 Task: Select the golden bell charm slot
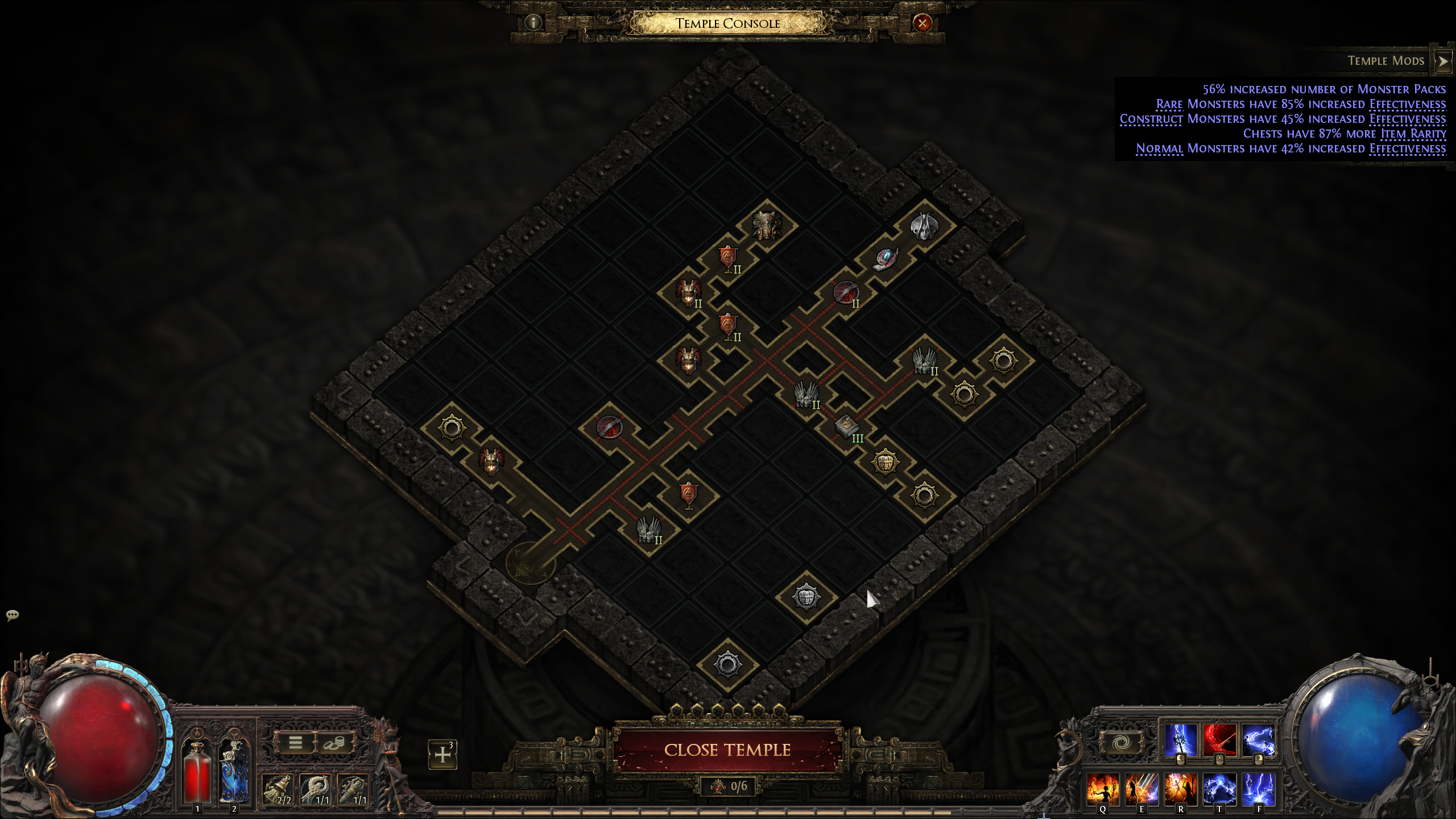coord(278,789)
